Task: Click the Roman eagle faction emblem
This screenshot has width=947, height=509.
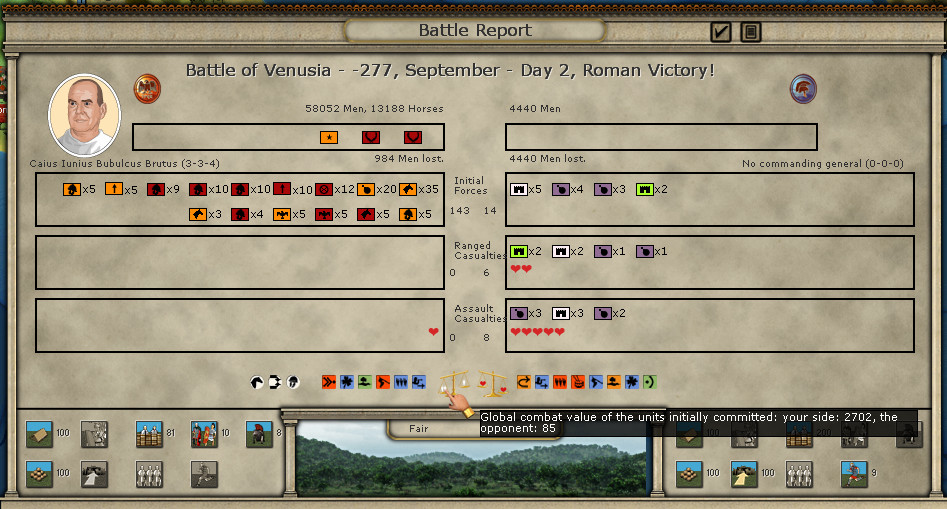Action: point(148,88)
